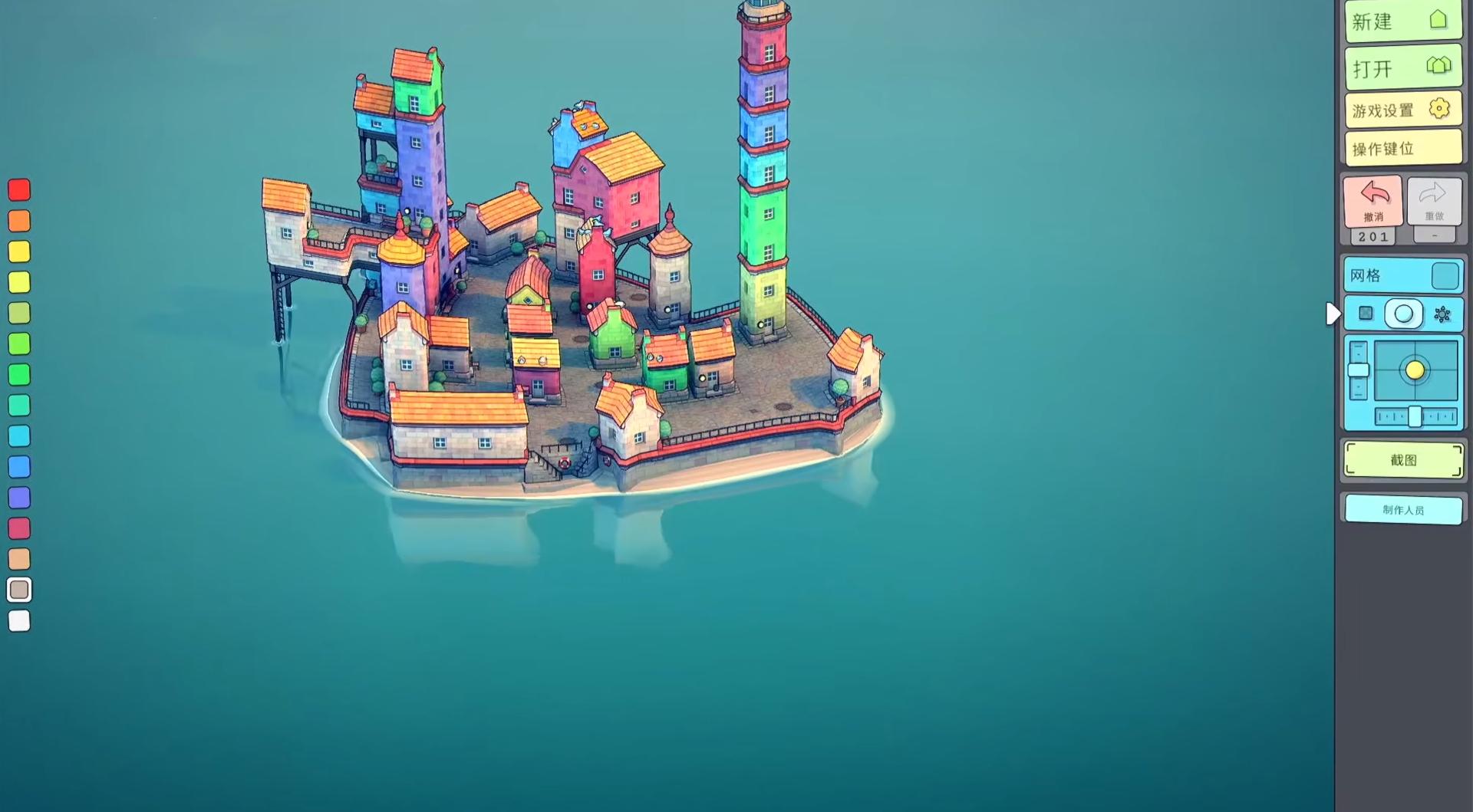Select the small square icon left of brush toggle
Viewport: 1473px width, 812px height.
(1365, 313)
